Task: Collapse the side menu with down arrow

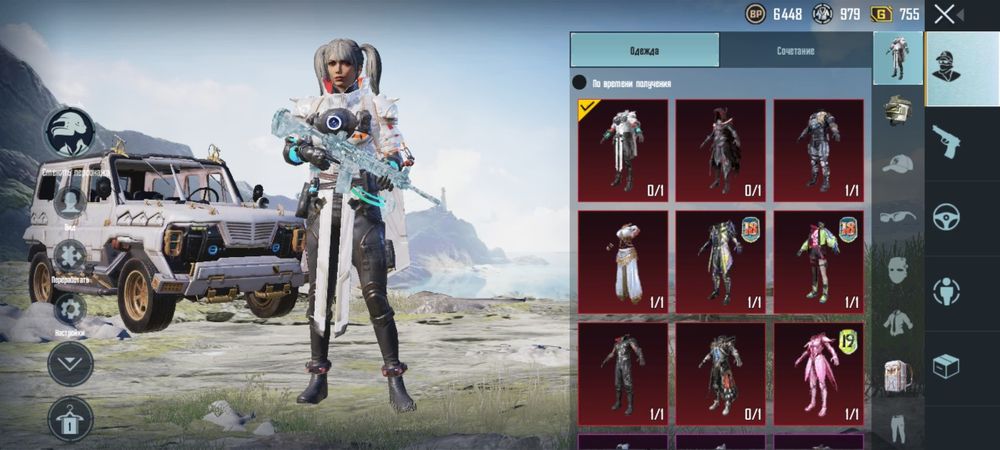Action: pyautogui.click(x=70, y=363)
